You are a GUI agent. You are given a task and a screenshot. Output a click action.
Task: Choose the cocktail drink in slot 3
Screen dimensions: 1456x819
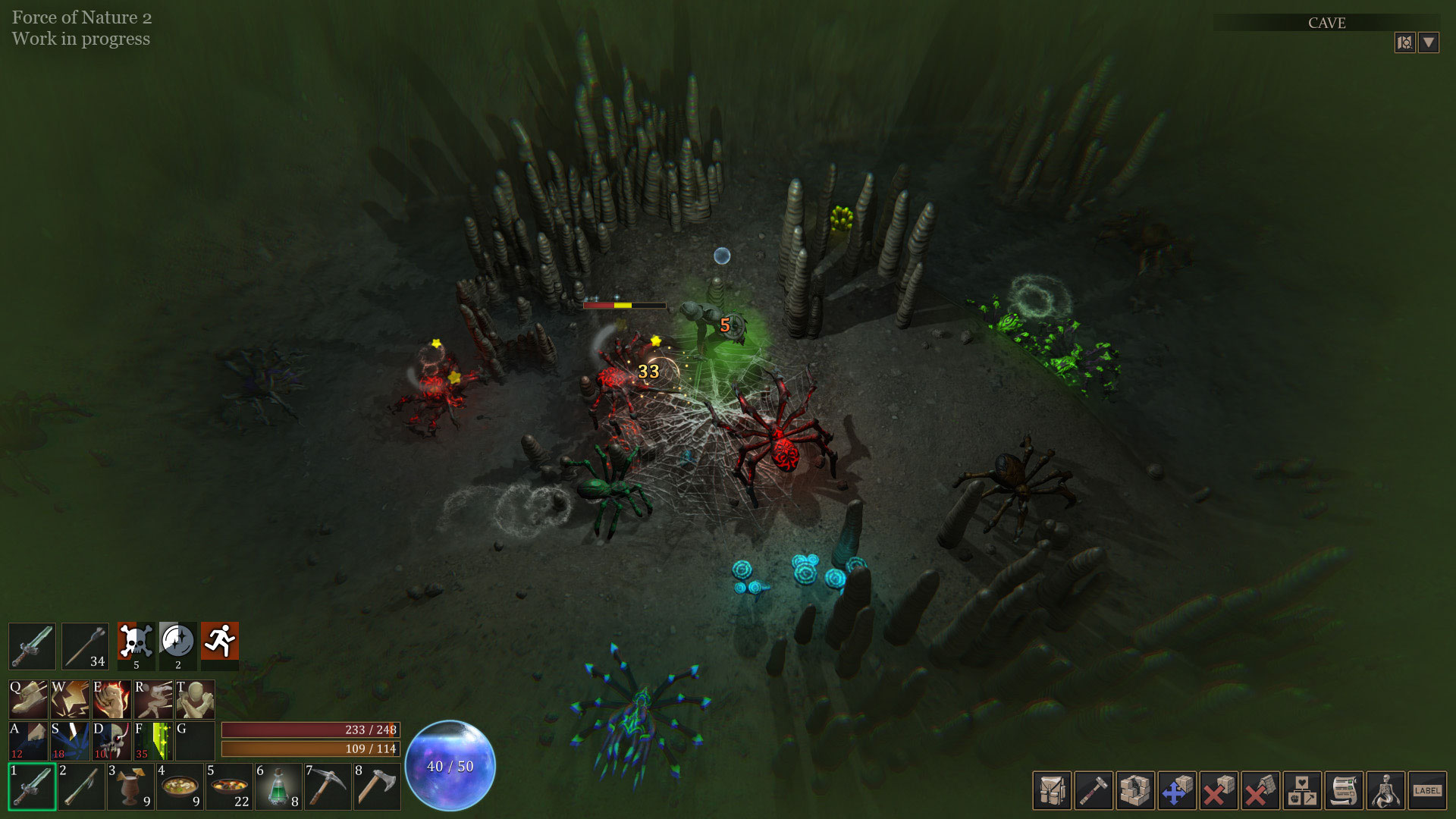130,787
